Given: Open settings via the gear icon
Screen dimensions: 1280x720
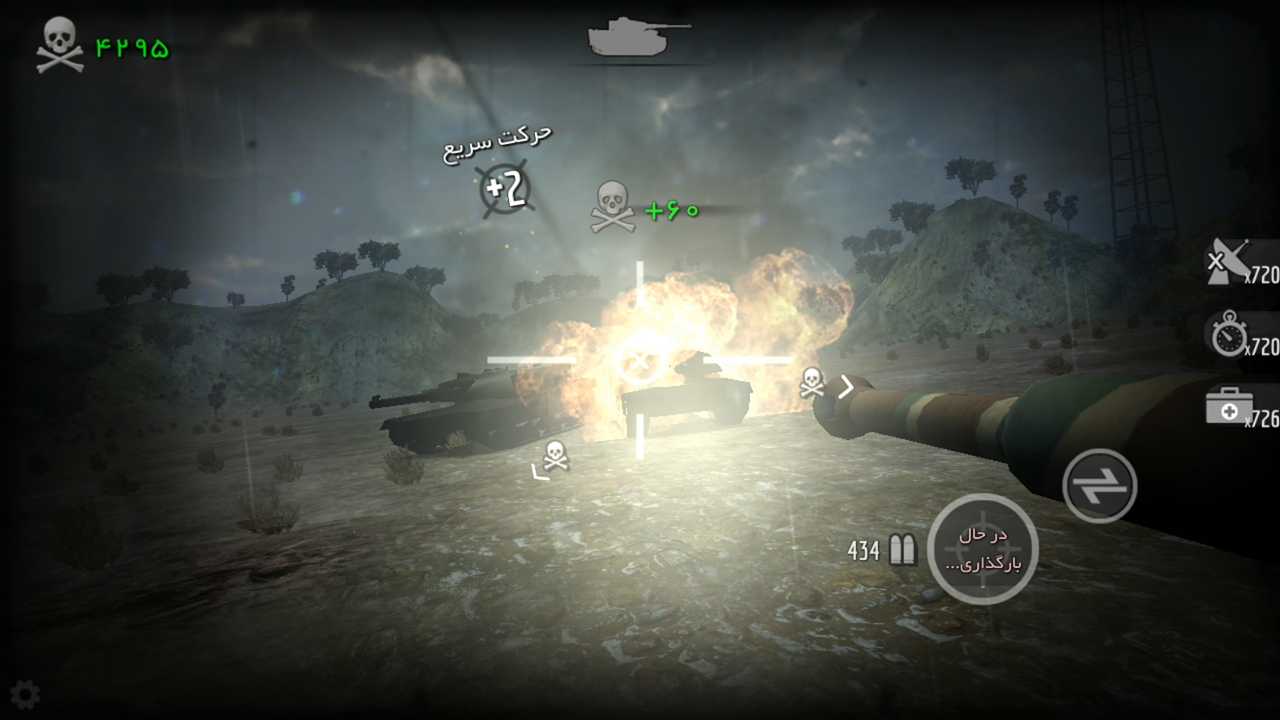Looking at the screenshot, I should tap(24, 694).
